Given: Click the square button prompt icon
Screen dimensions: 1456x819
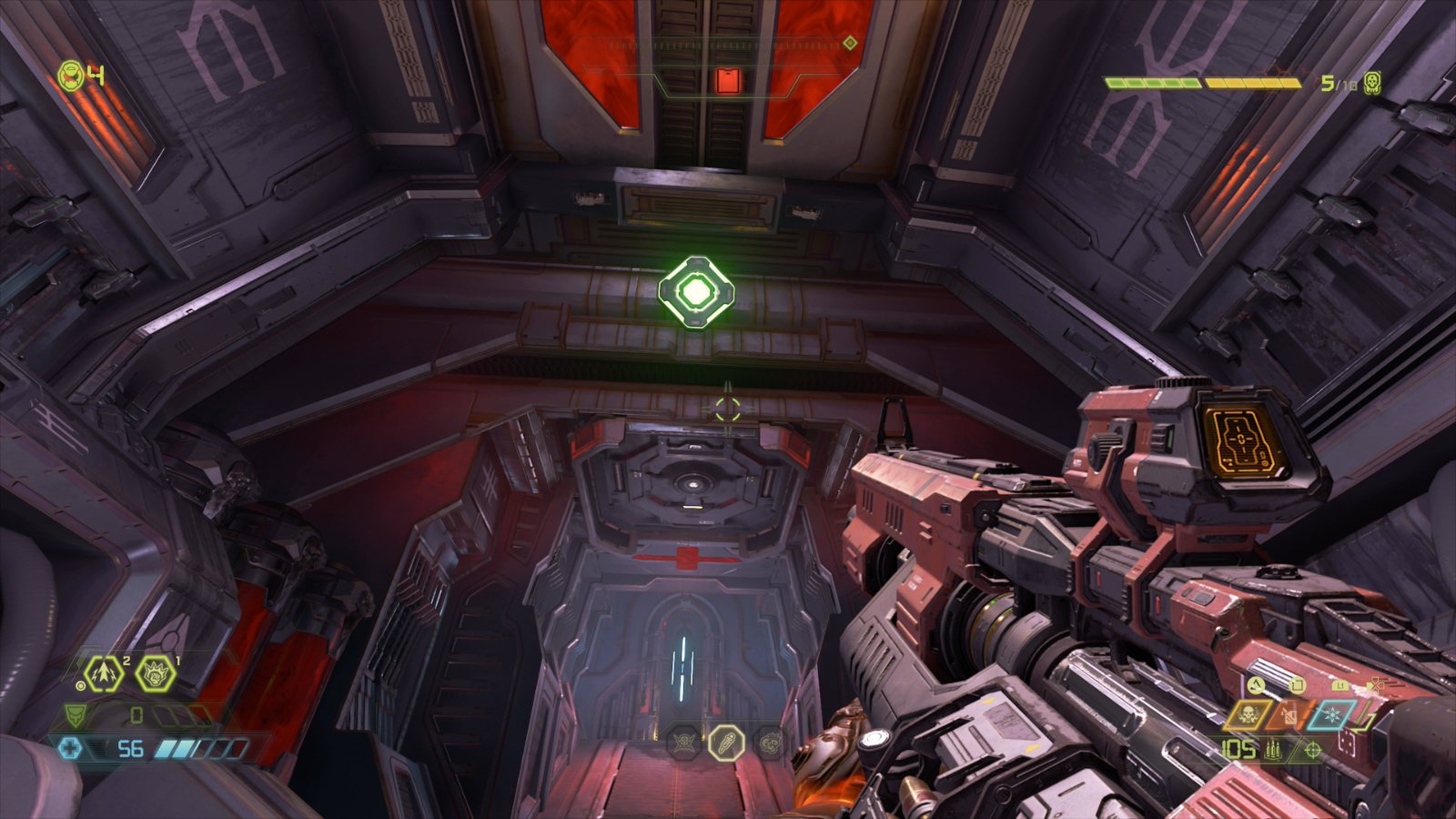Looking at the screenshot, I should pos(1299,685).
